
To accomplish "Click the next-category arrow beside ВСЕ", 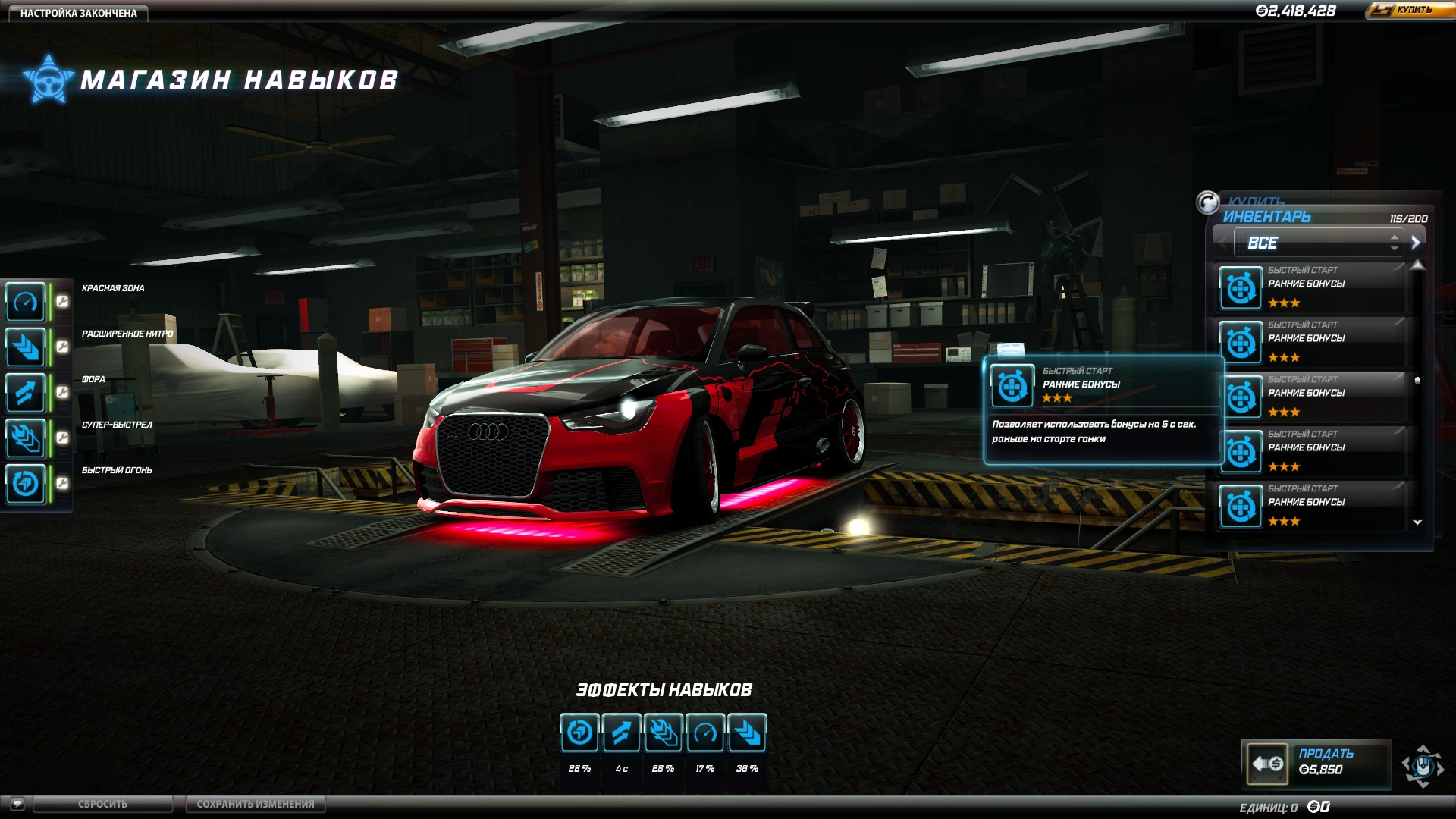I will click(1415, 243).
